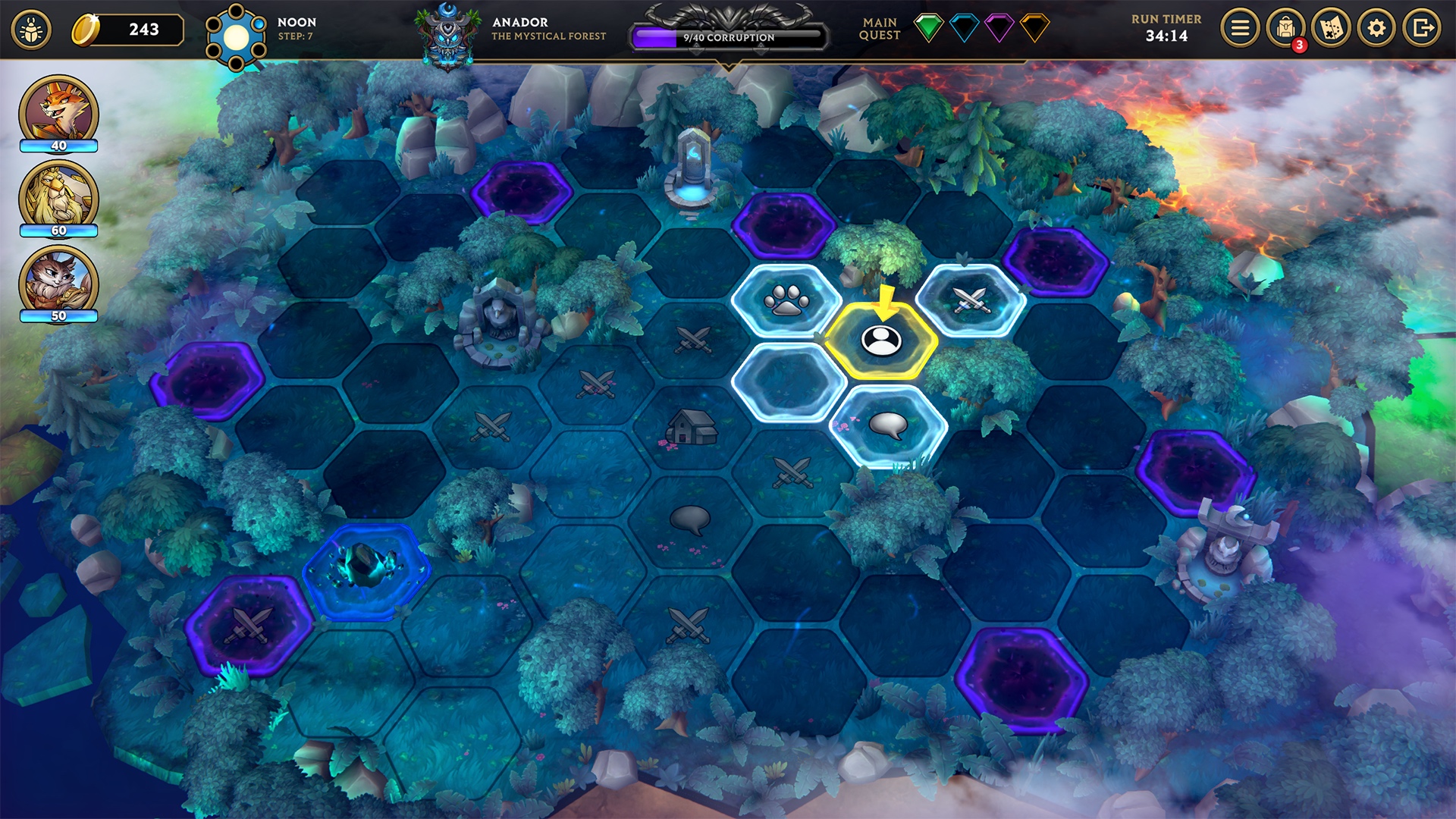Viewport: 1456px width, 819px height.
Task: Move to the highlighted paw print tile
Action: (786, 301)
